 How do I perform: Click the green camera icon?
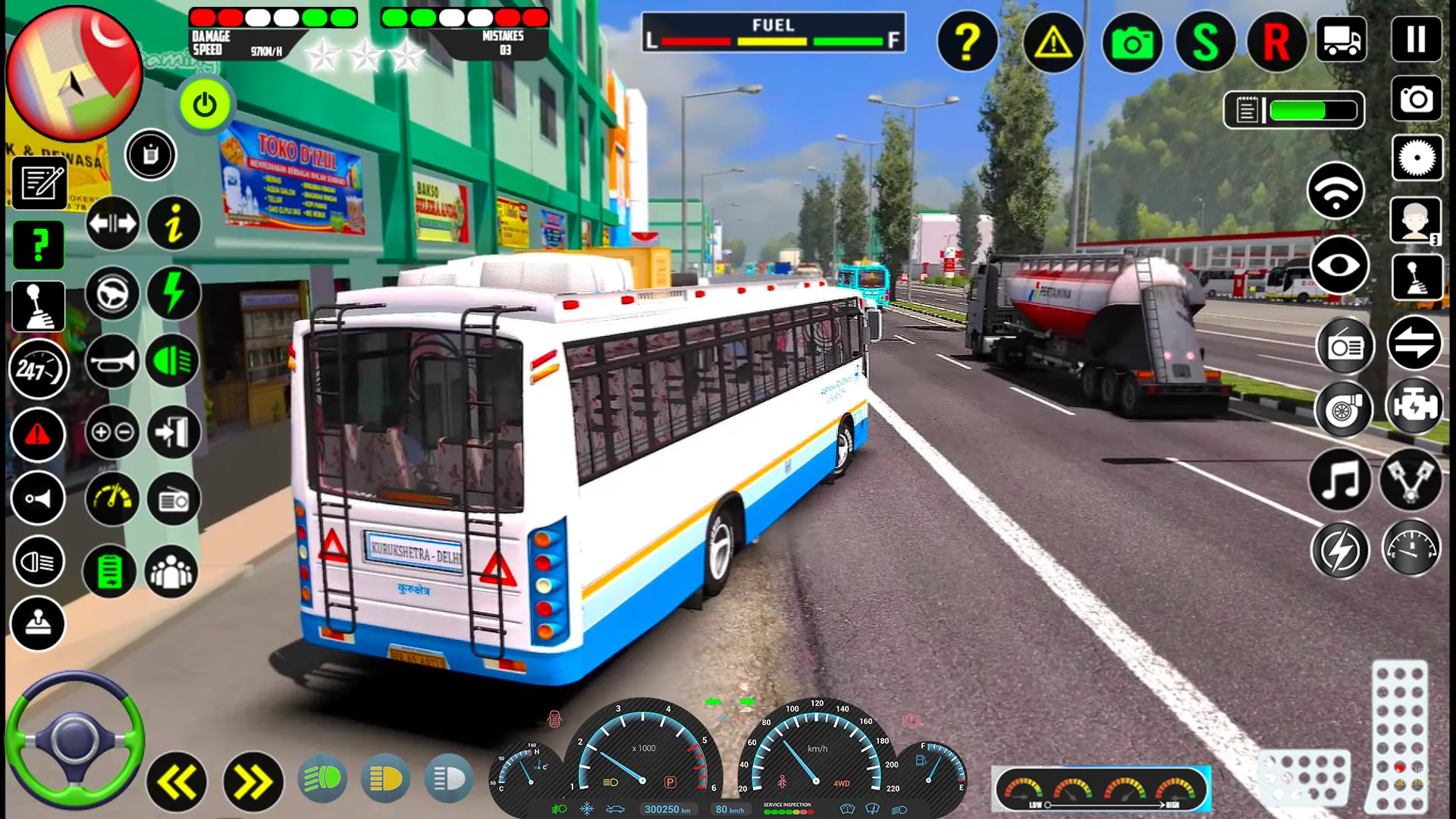[x=1131, y=42]
